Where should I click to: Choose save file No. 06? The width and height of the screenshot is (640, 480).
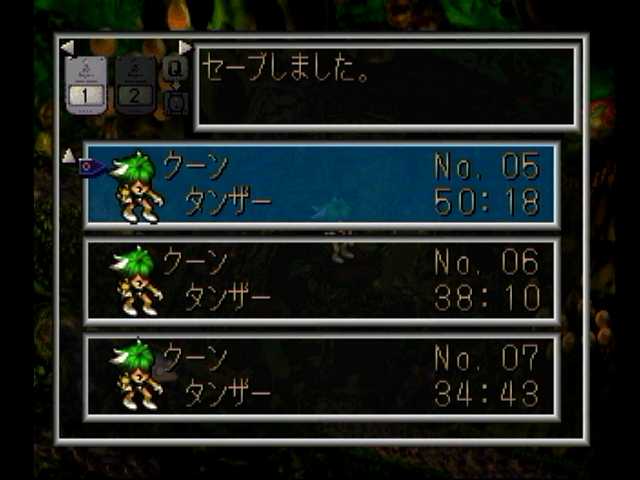tap(322, 280)
